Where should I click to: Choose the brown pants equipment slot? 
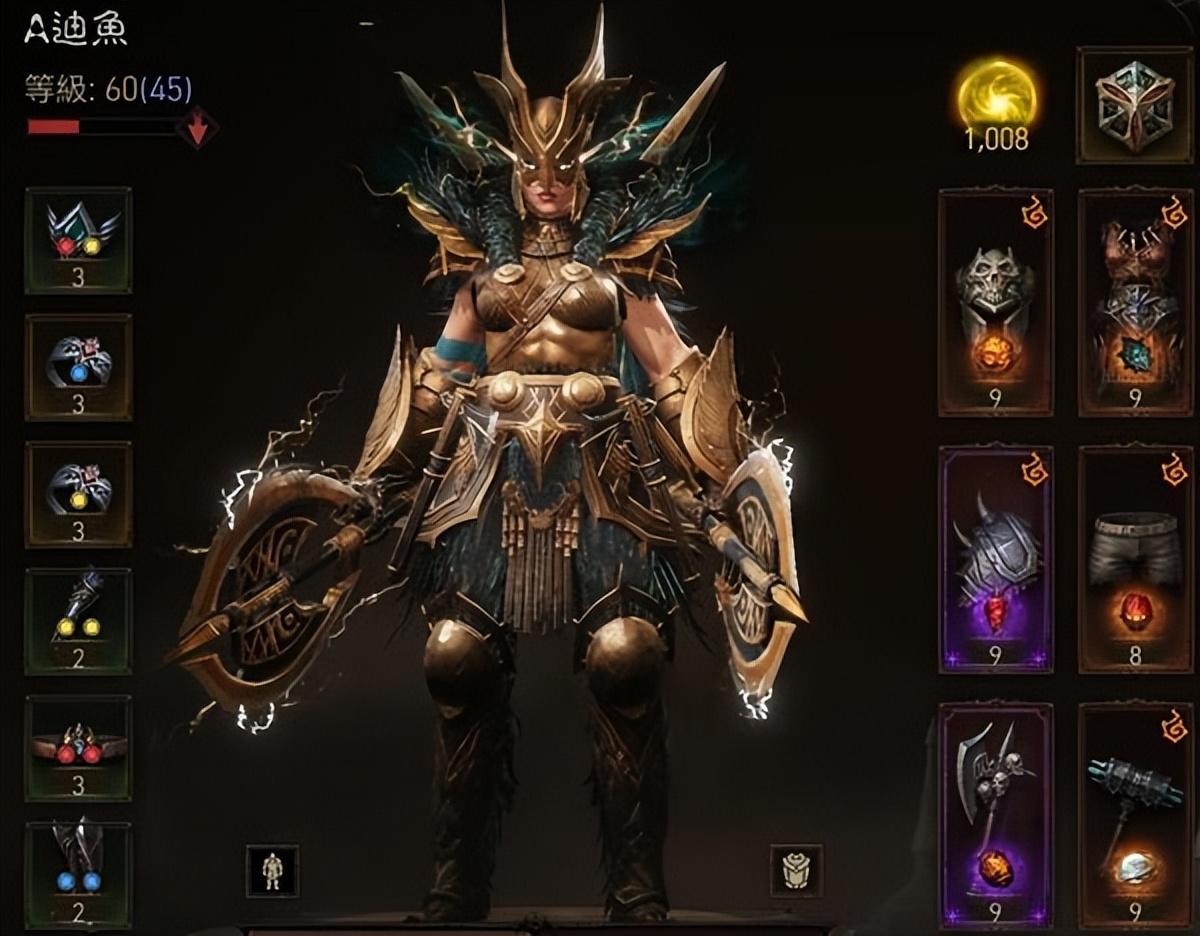[x=1135, y=558]
